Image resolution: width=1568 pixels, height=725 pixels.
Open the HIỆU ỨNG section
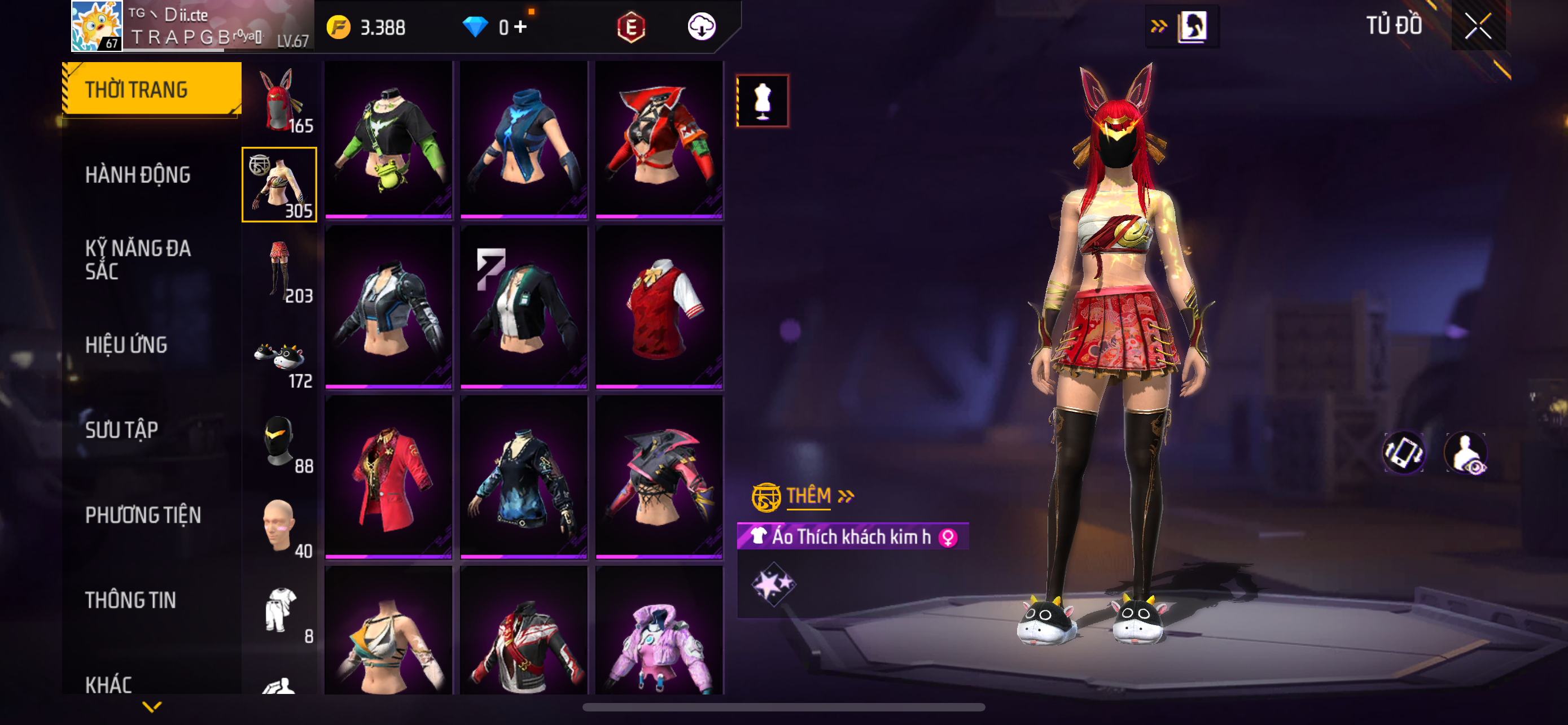tap(126, 344)
